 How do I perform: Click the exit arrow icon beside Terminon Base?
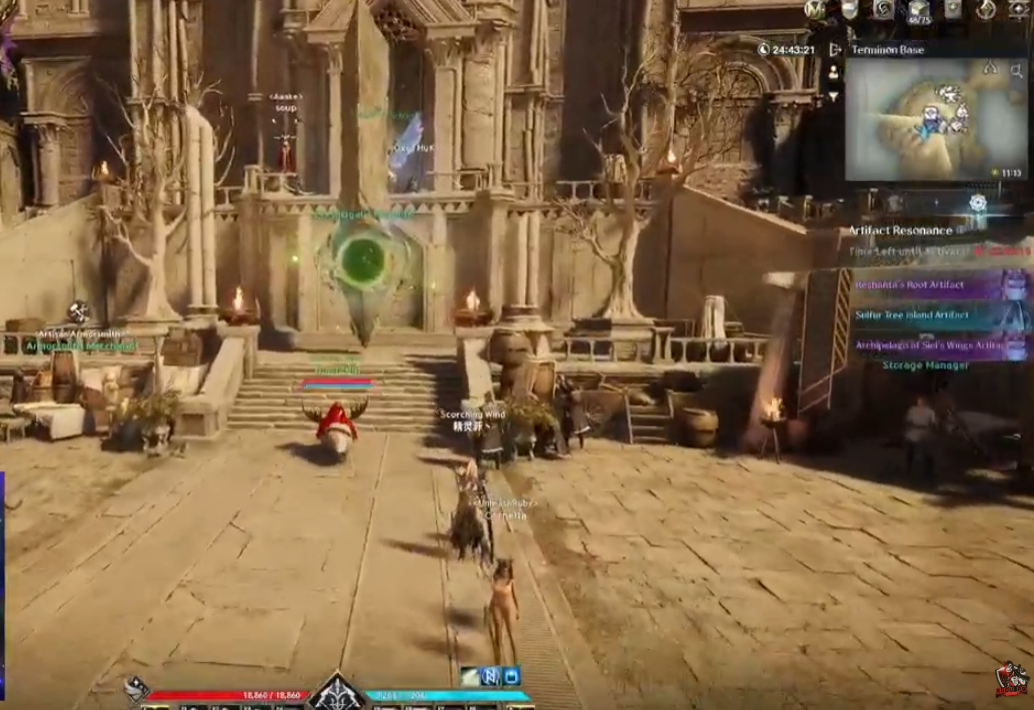pos(836,50)
